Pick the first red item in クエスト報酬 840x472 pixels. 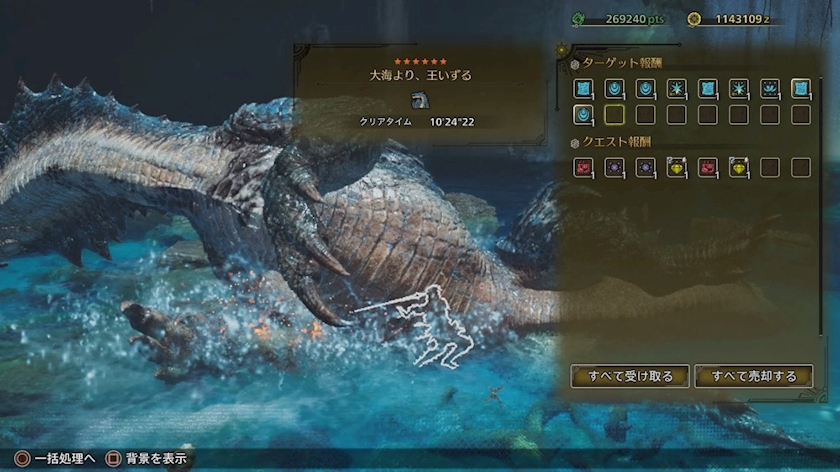pyautogui.click(x=583, y=167)
